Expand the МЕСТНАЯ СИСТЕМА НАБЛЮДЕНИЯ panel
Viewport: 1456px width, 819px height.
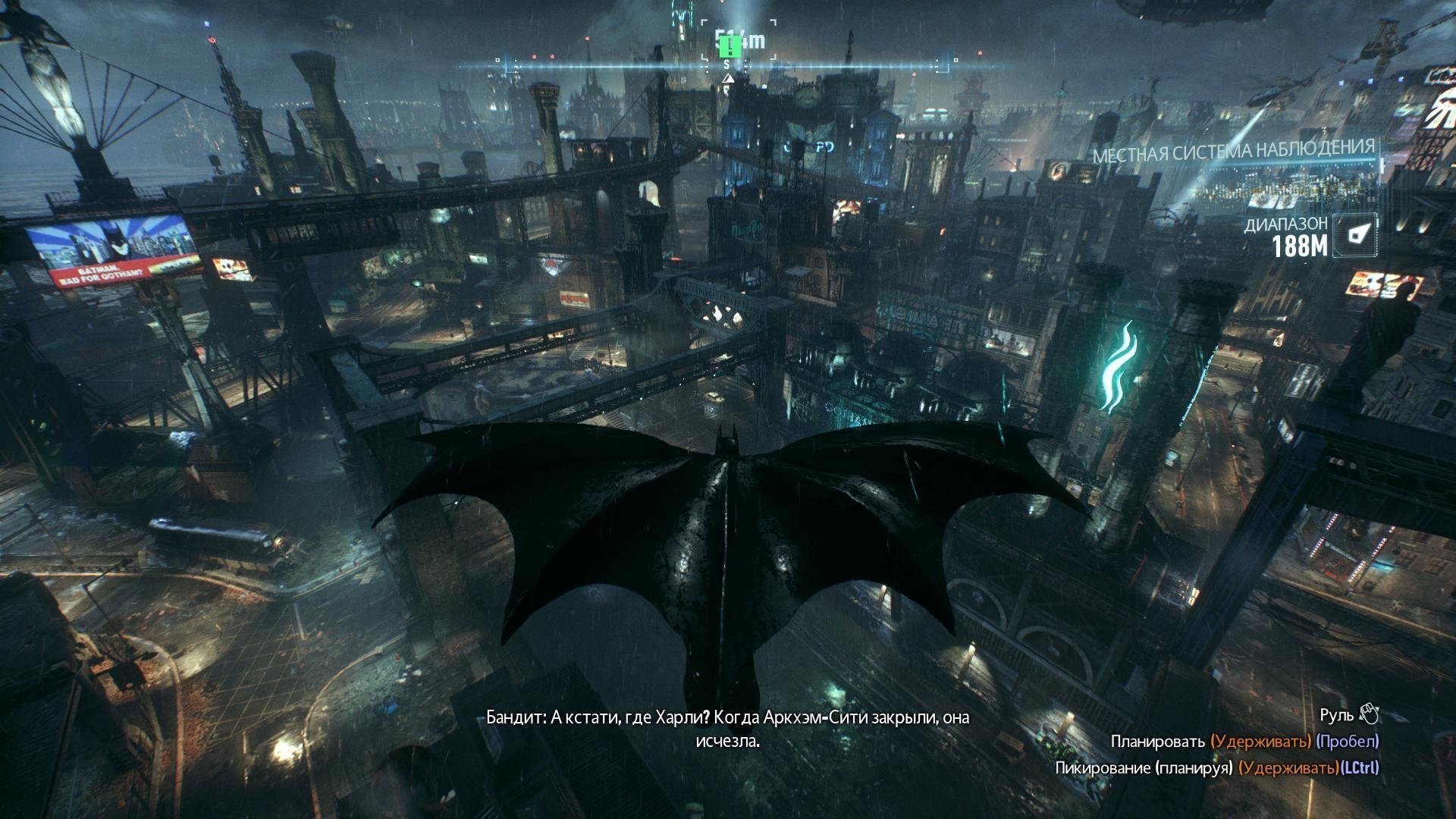click(1235, 150)
